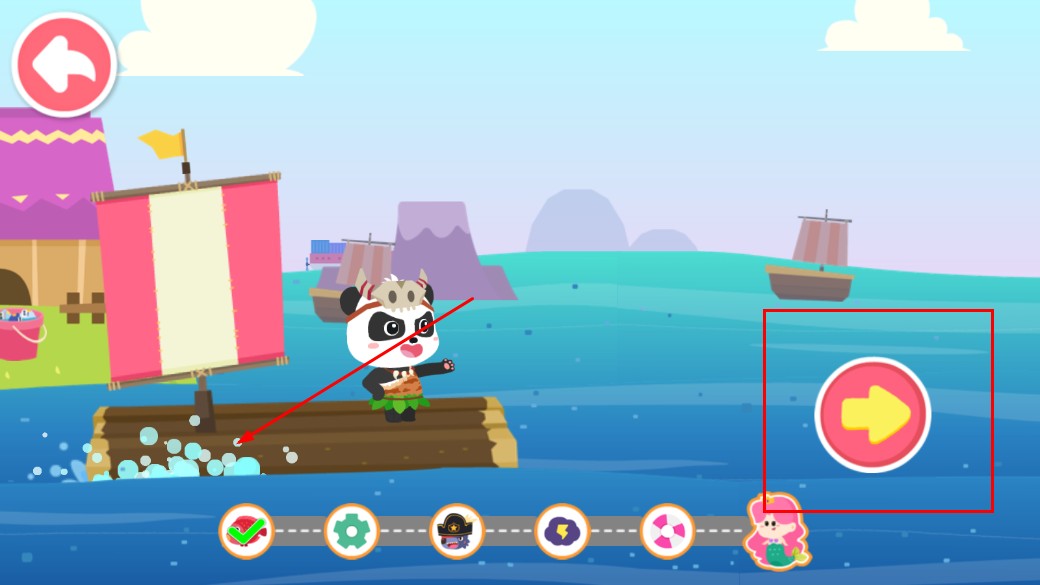The width and height of the screenshot is (1040, 585).
Task: Select the pirate shark stage icon
Action: pos(457,531)
